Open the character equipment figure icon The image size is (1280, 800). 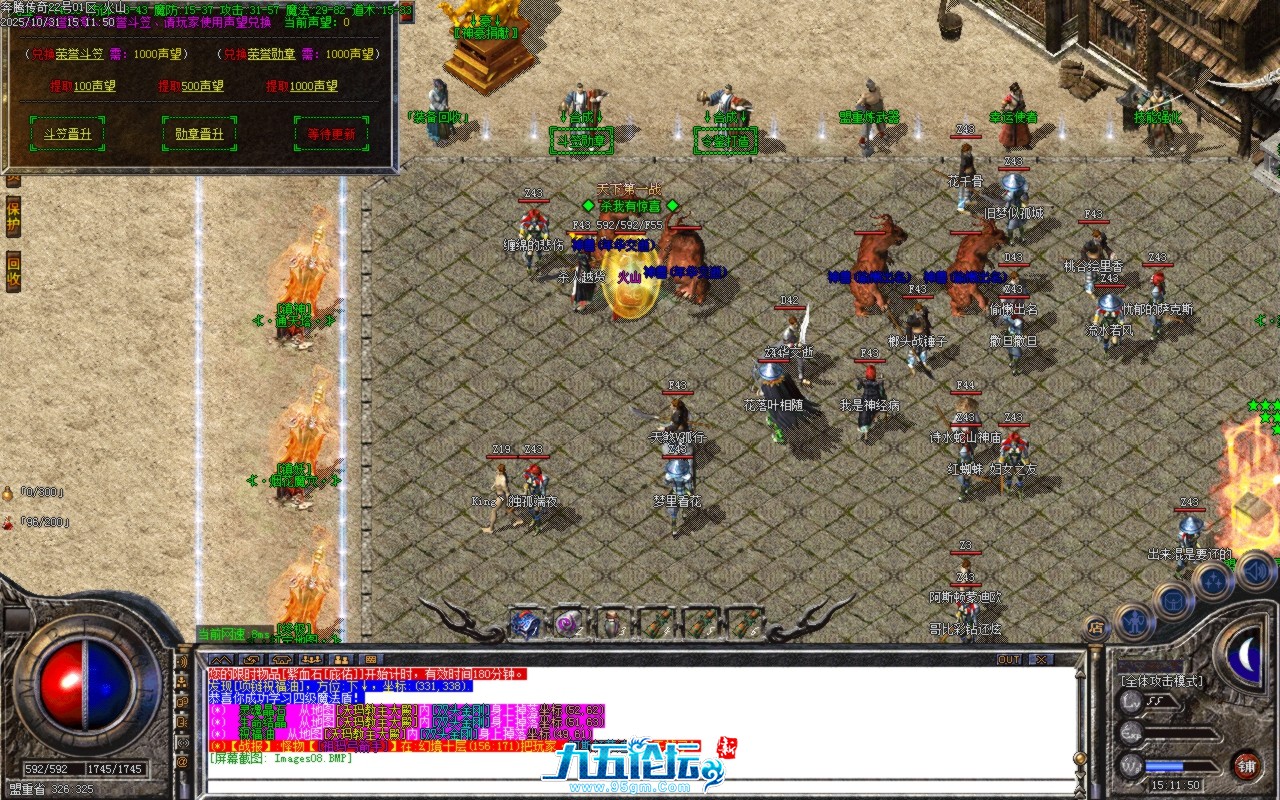point(1134,620)
